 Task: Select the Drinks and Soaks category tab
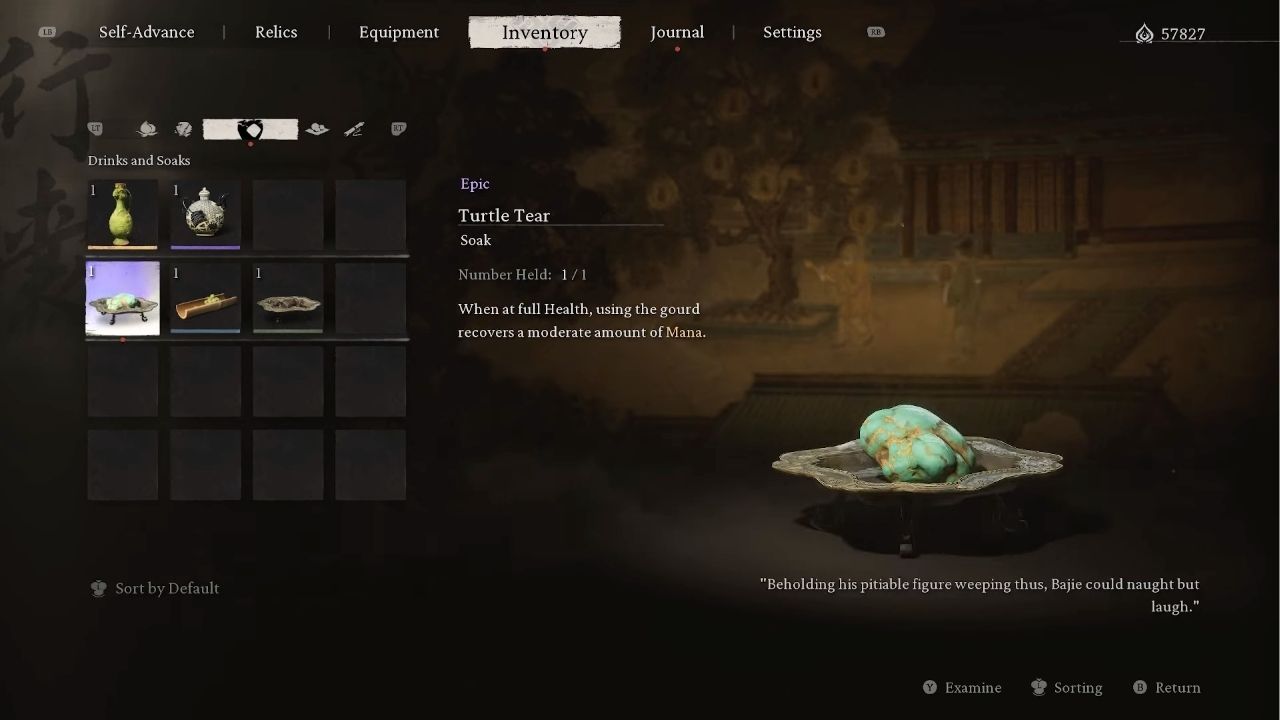pyautogui.click(x=250, y=129)
